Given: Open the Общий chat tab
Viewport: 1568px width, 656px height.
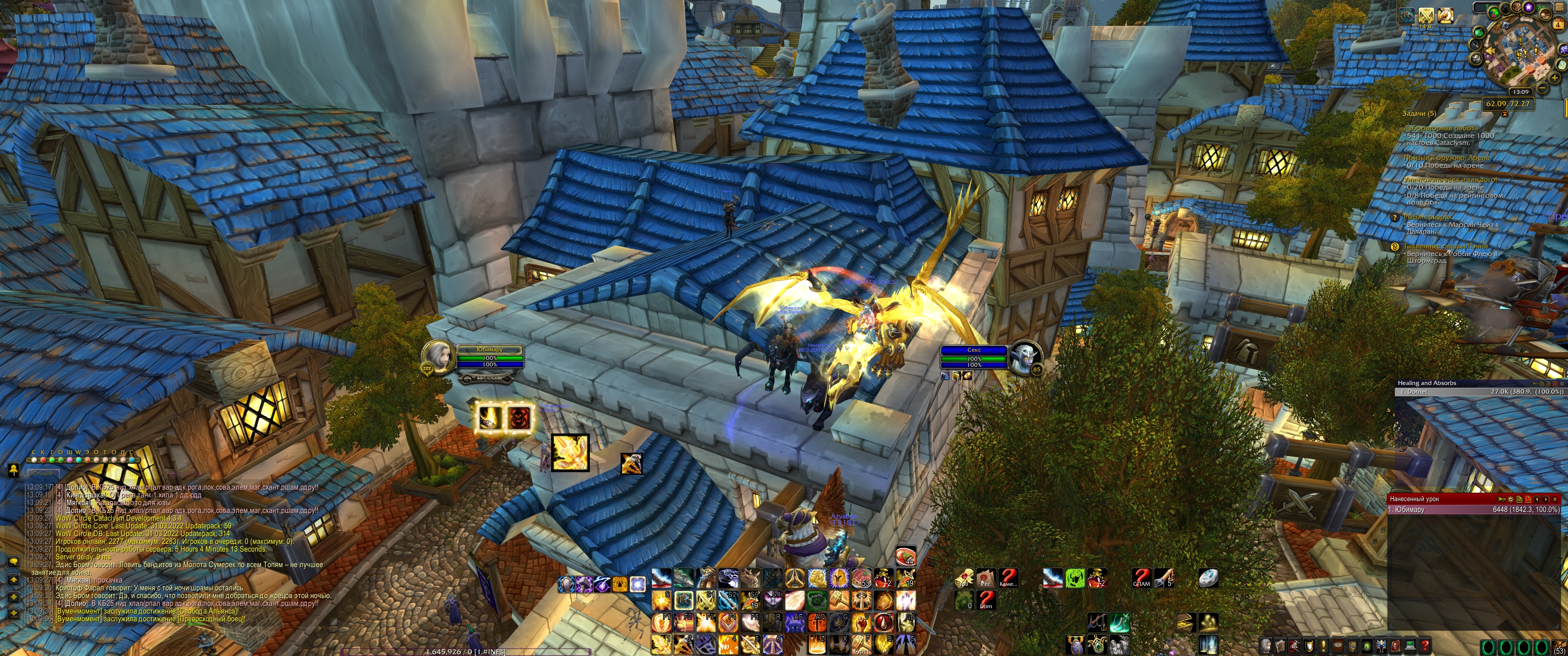Looking at the screenshot, I should pyautogui.click(x=42, y=473).
